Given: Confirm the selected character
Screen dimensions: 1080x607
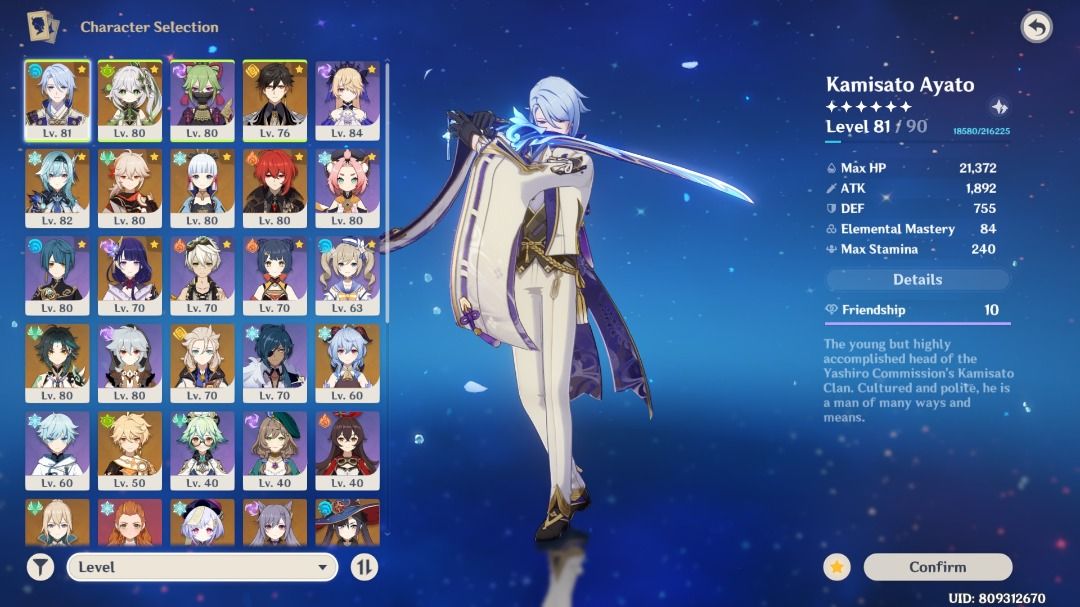Looking at the screenshot, I should 937,567.
